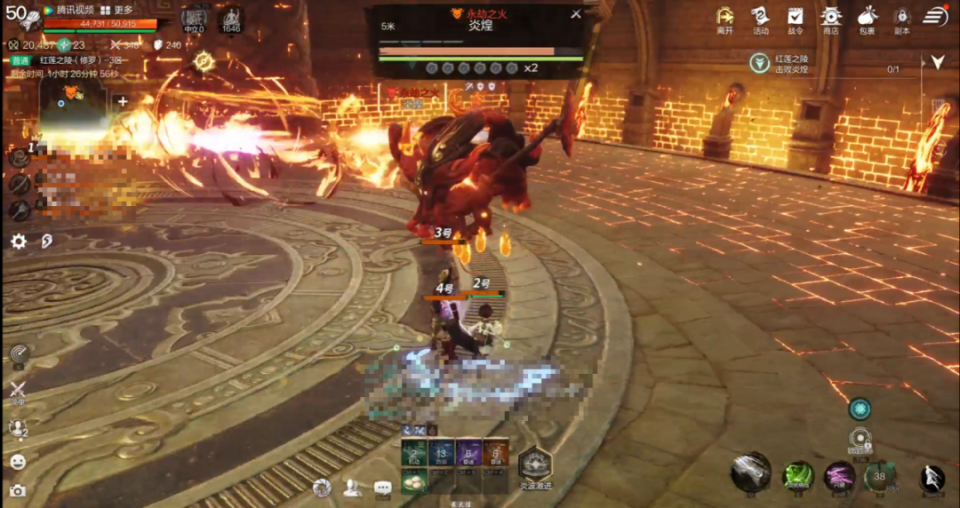Close the boss target panel for 炎煌
The image size is (960, 508).
click(575, 14)
